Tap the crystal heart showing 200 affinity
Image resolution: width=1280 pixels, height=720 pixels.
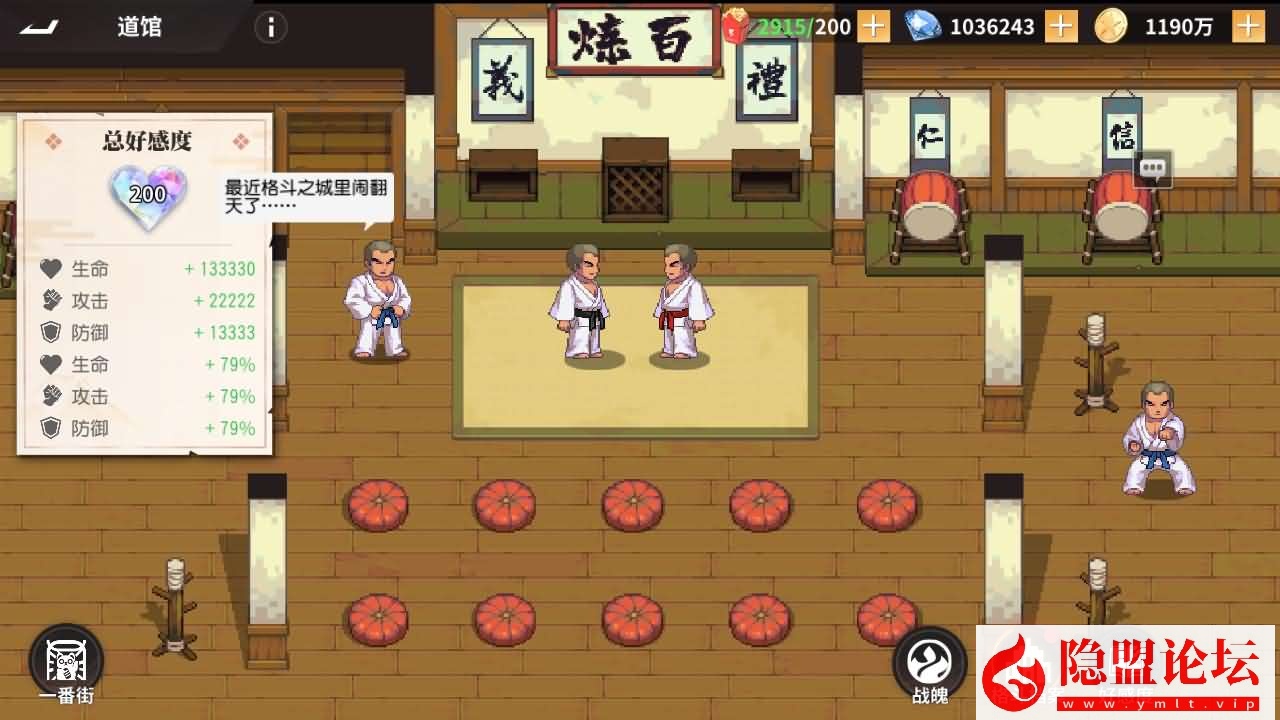point(146,193)
